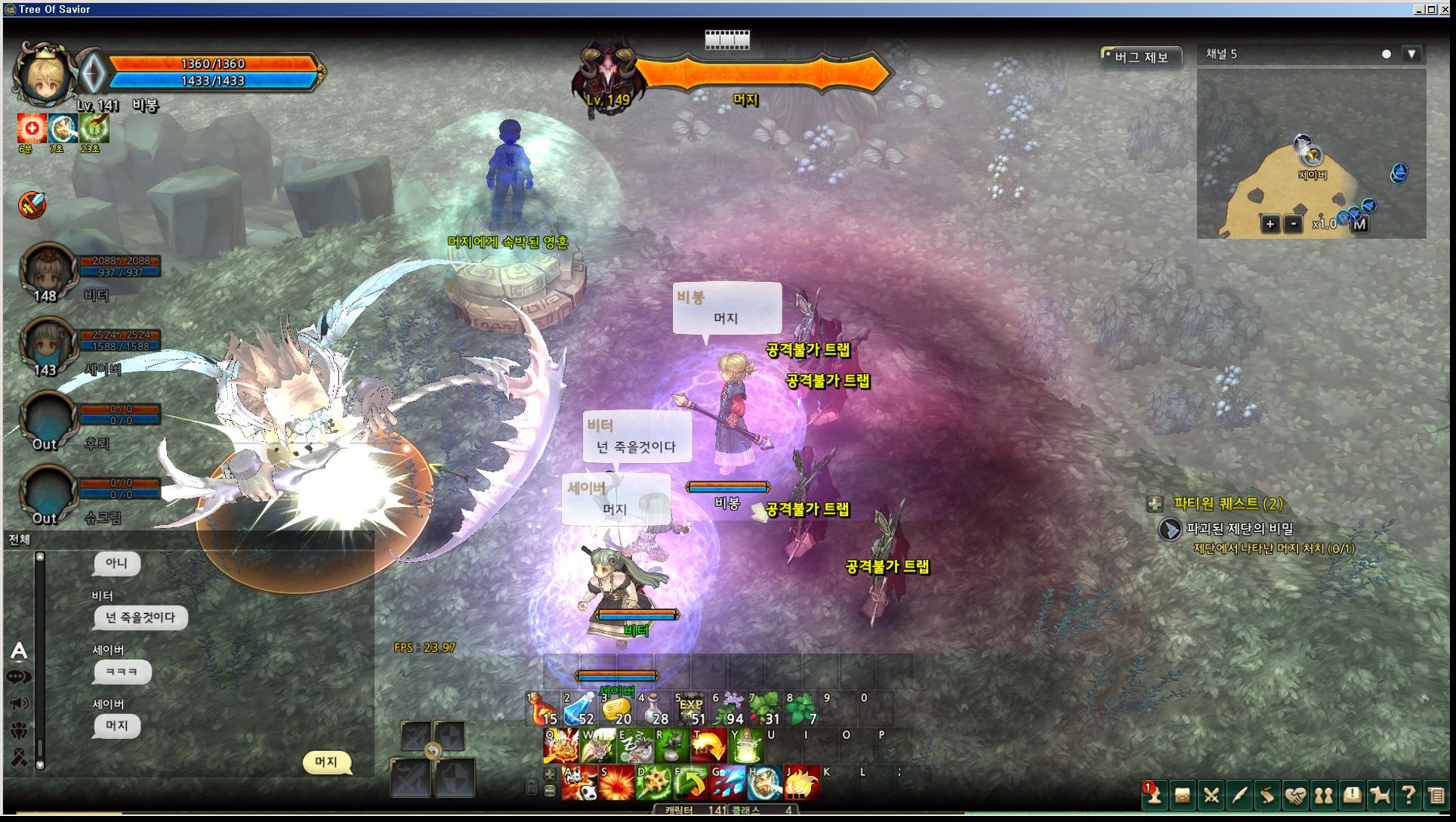Image resolution: width=1456 pixels, height=822 pixels.
Task: Open the crossed swords menu icon
Action: pyautogui.click(x=1211, y=795)
